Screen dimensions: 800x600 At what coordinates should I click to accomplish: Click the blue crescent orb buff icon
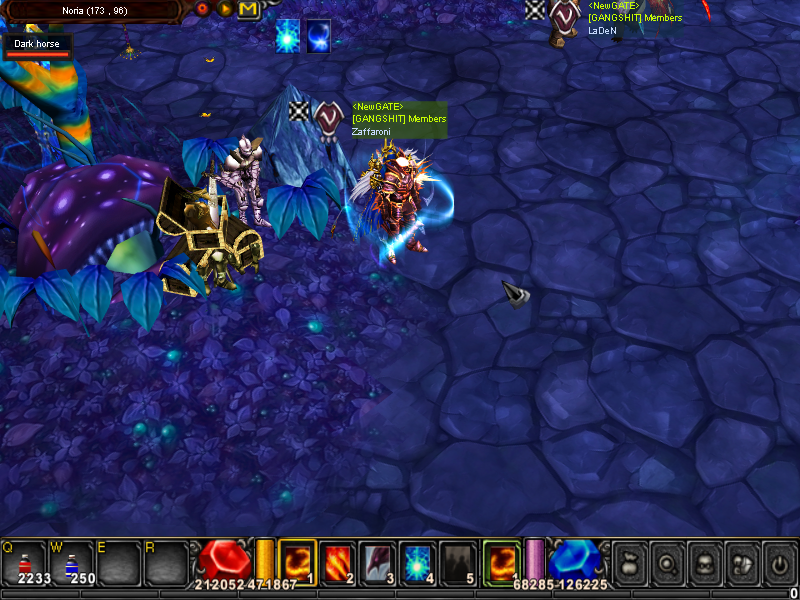[319, 34]
